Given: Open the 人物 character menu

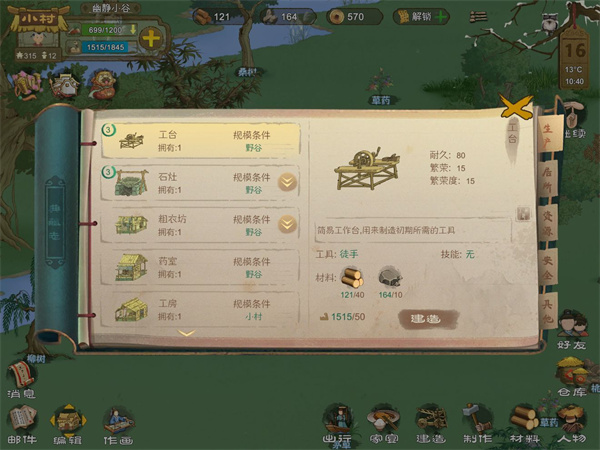Looking at the screenshot, I should [x=574, y=423].
